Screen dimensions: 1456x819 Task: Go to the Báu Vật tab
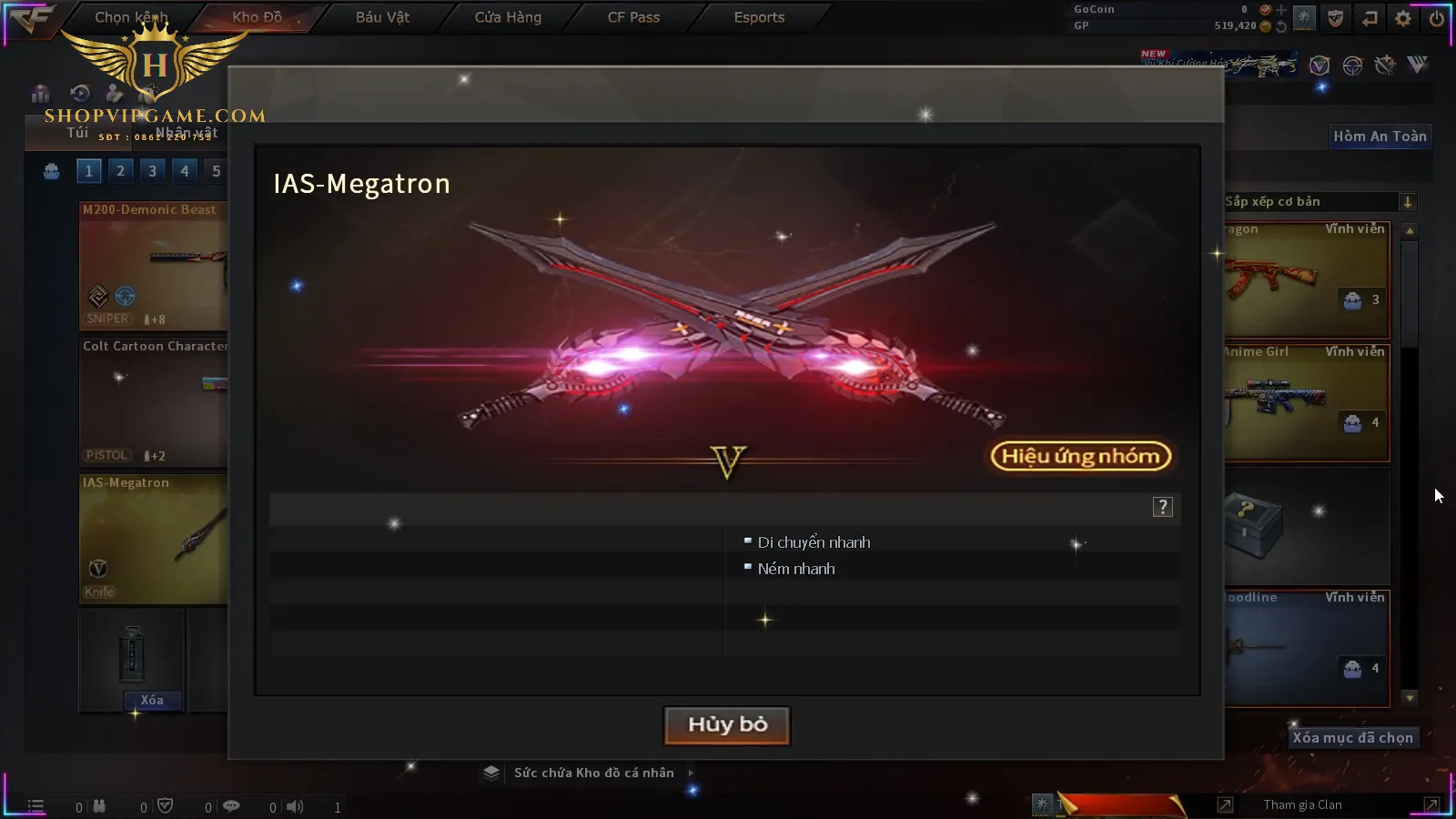[x=382, y=17]
